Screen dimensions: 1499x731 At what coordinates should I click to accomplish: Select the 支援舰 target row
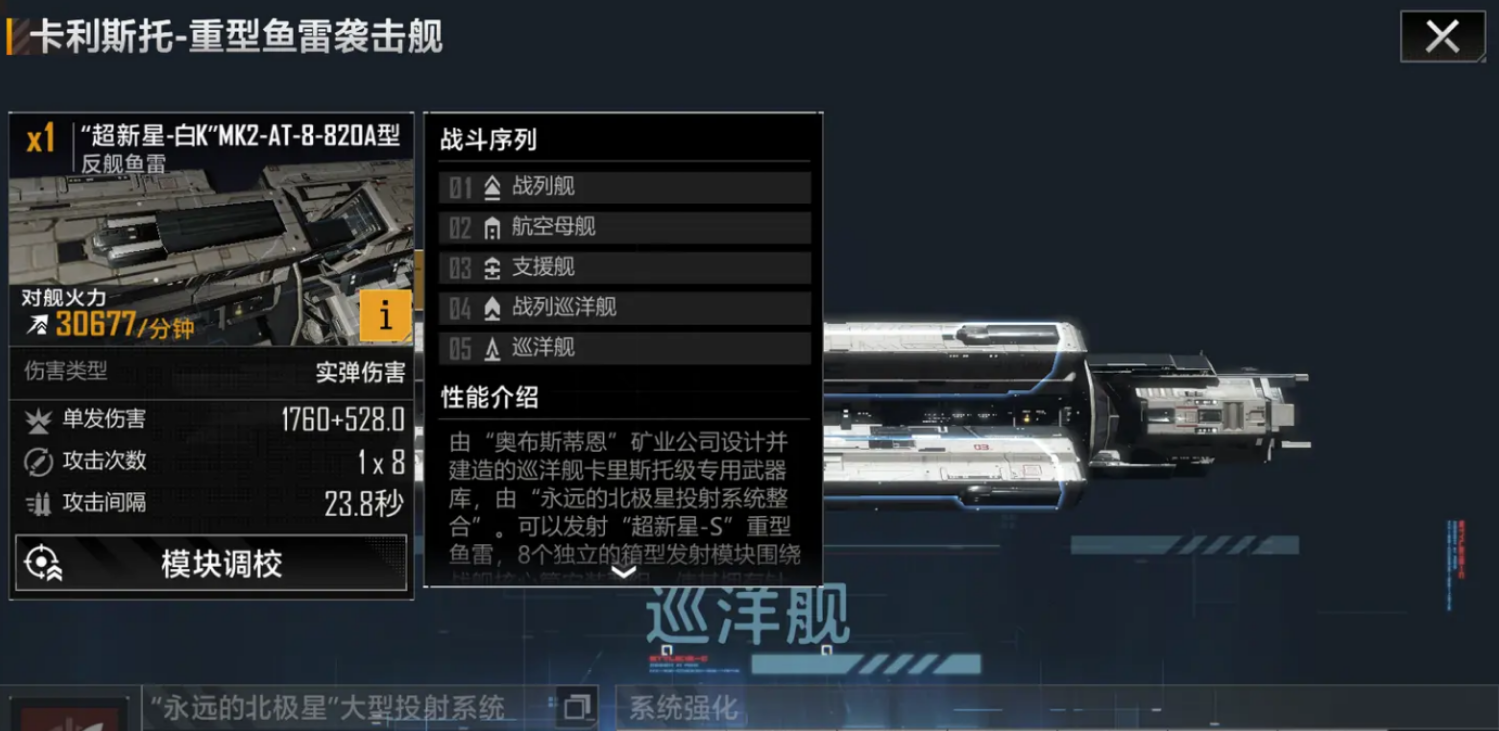(x=624, y=268)
